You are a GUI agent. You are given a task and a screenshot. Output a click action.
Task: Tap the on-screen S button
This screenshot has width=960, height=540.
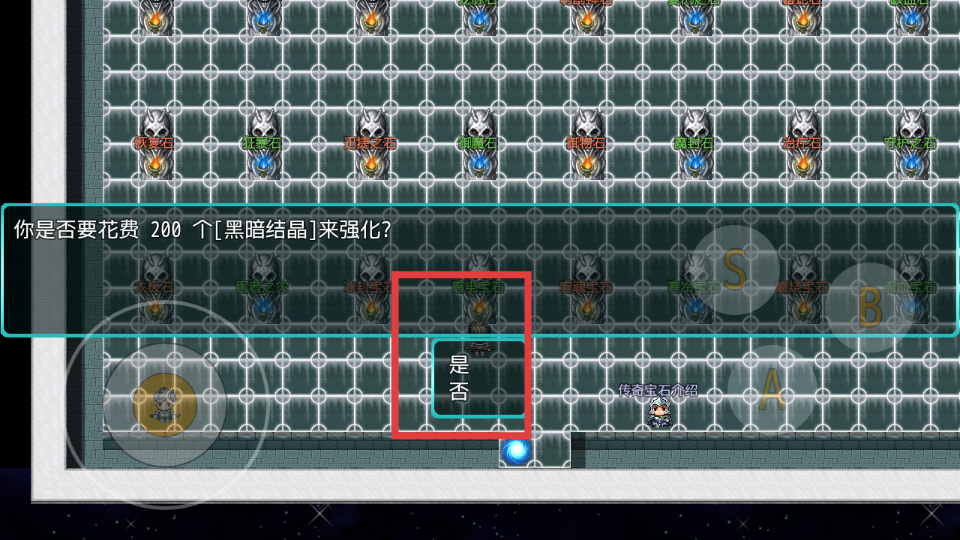tap(735, 270)
